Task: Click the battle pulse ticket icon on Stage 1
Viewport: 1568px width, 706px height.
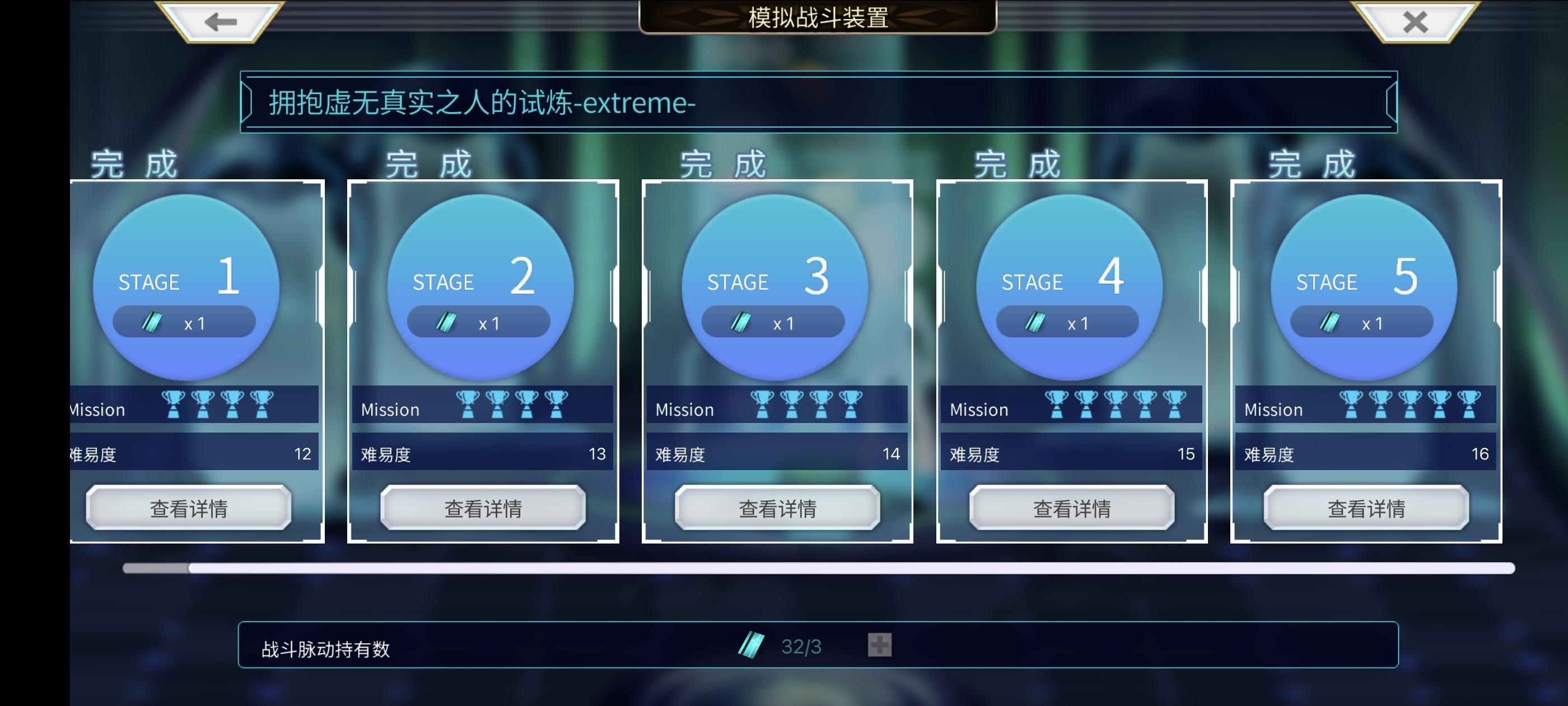Action: (x=152, y=321)
